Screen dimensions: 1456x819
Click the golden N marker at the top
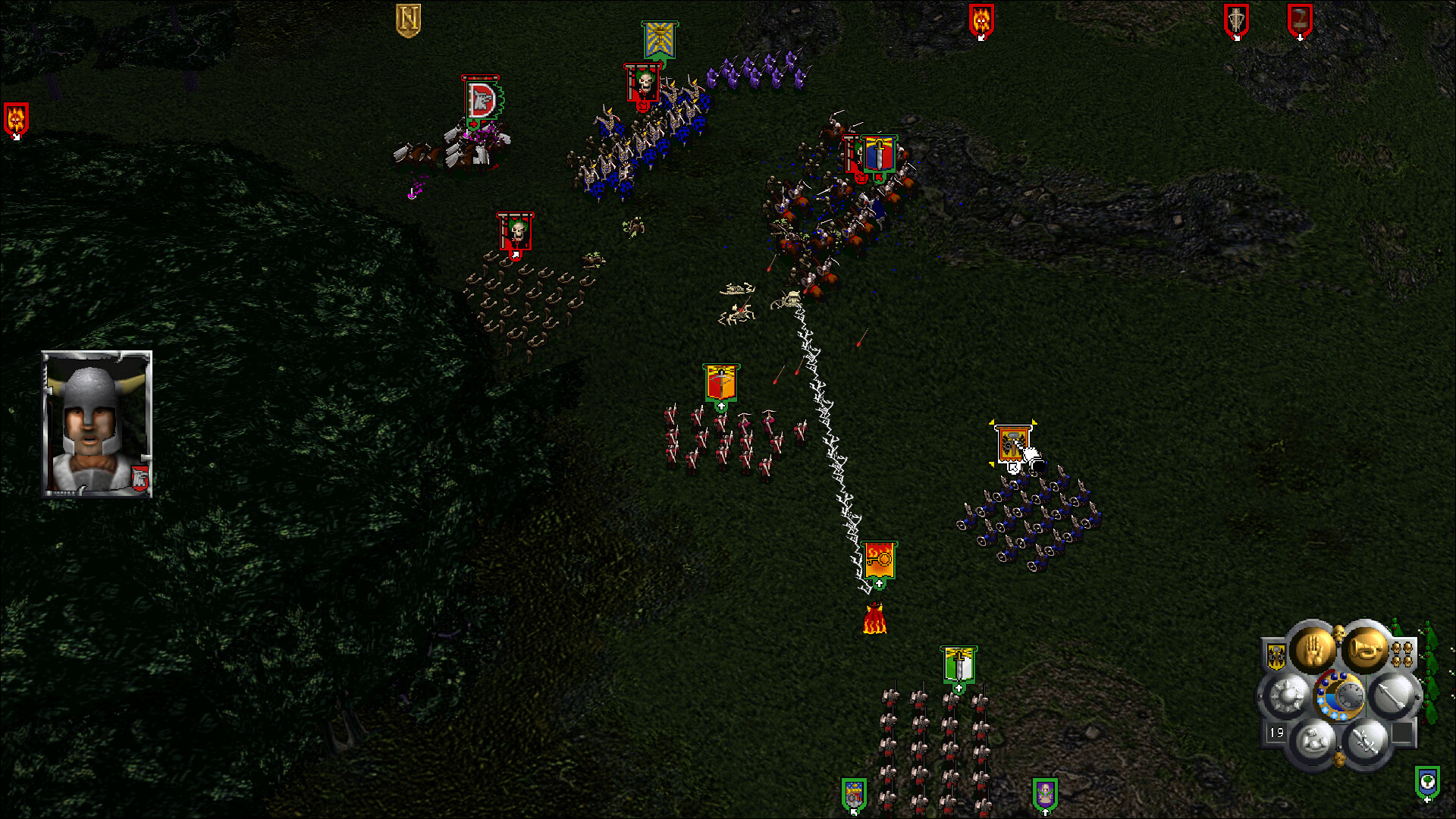coord(409,17)
